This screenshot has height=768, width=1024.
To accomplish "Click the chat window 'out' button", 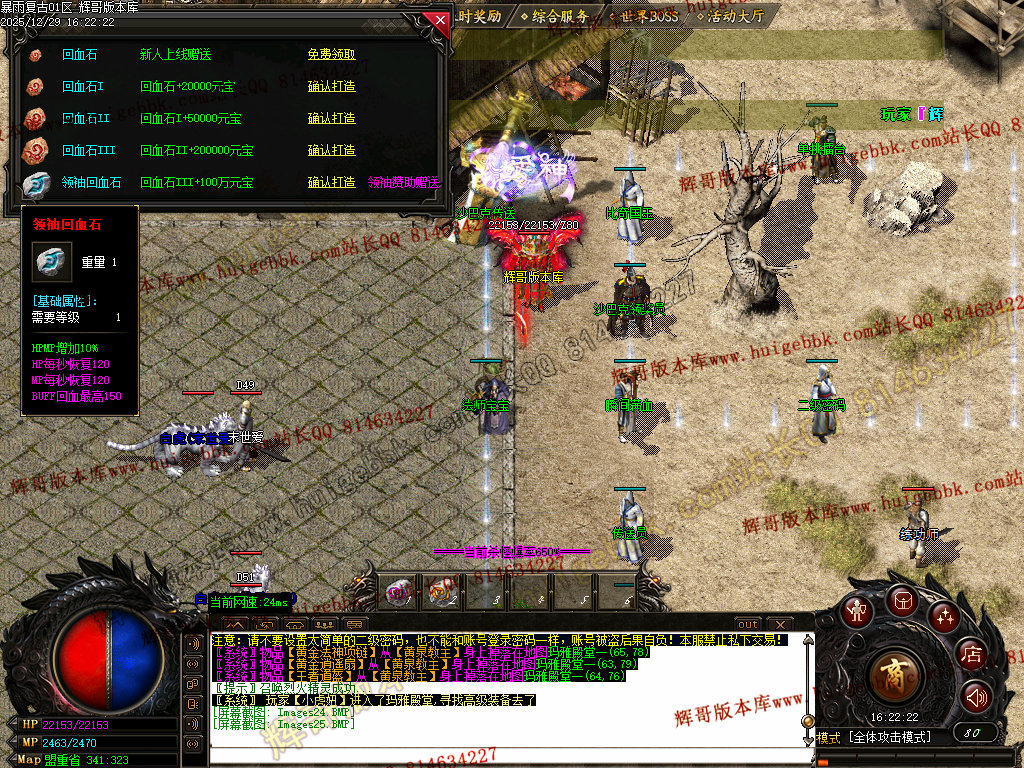I will coord(748,625).
